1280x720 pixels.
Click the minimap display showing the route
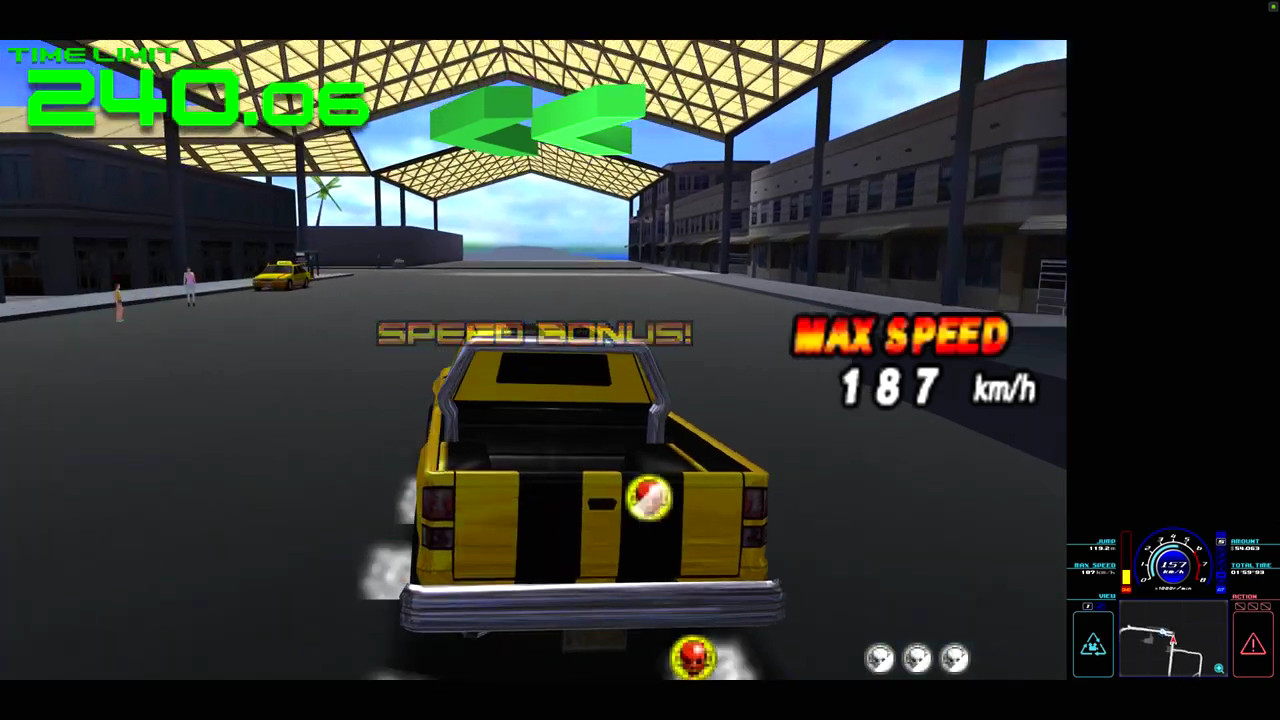(1173, 637)
